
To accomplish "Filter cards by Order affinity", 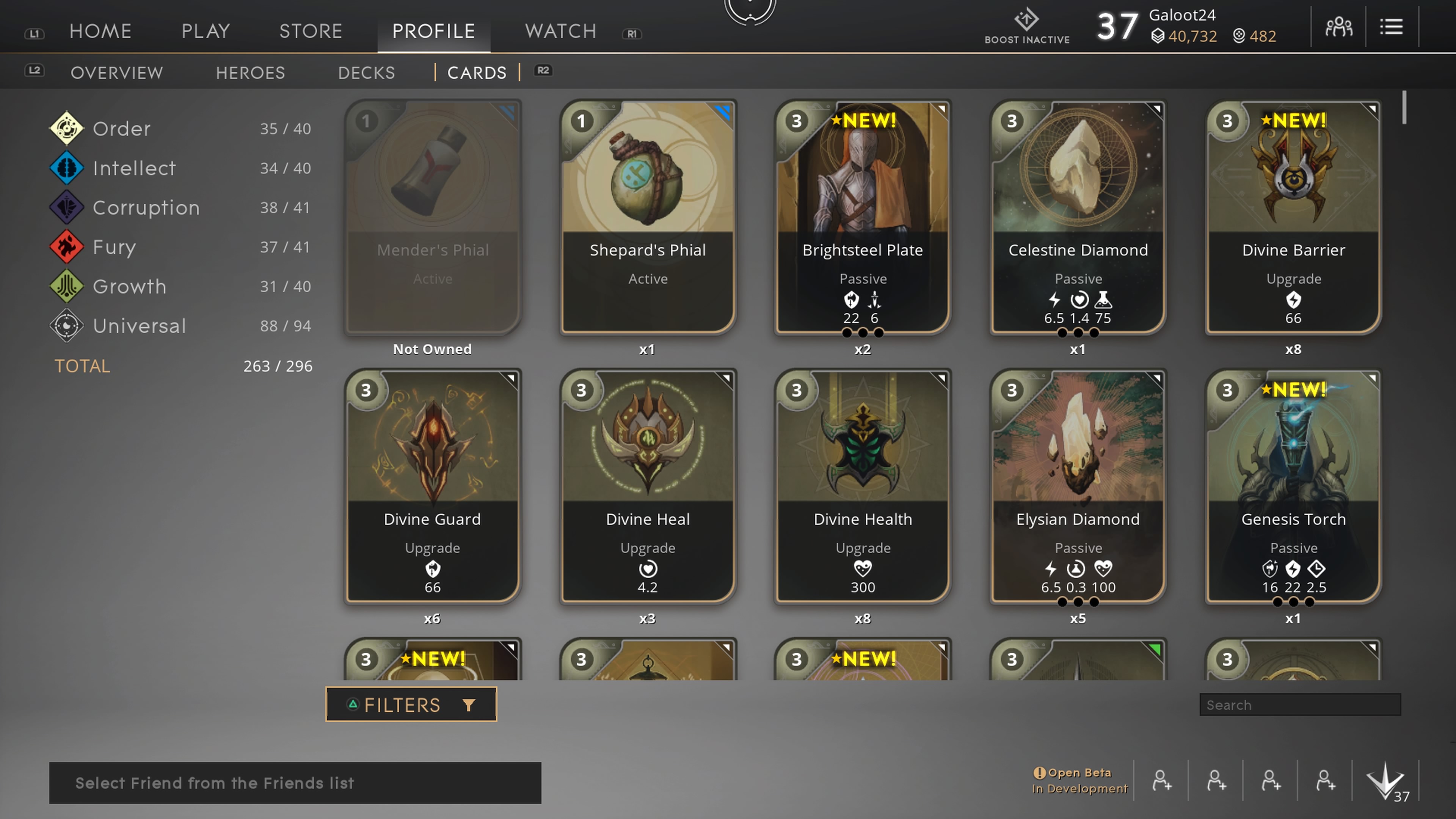I will click(x=121, y=129).
